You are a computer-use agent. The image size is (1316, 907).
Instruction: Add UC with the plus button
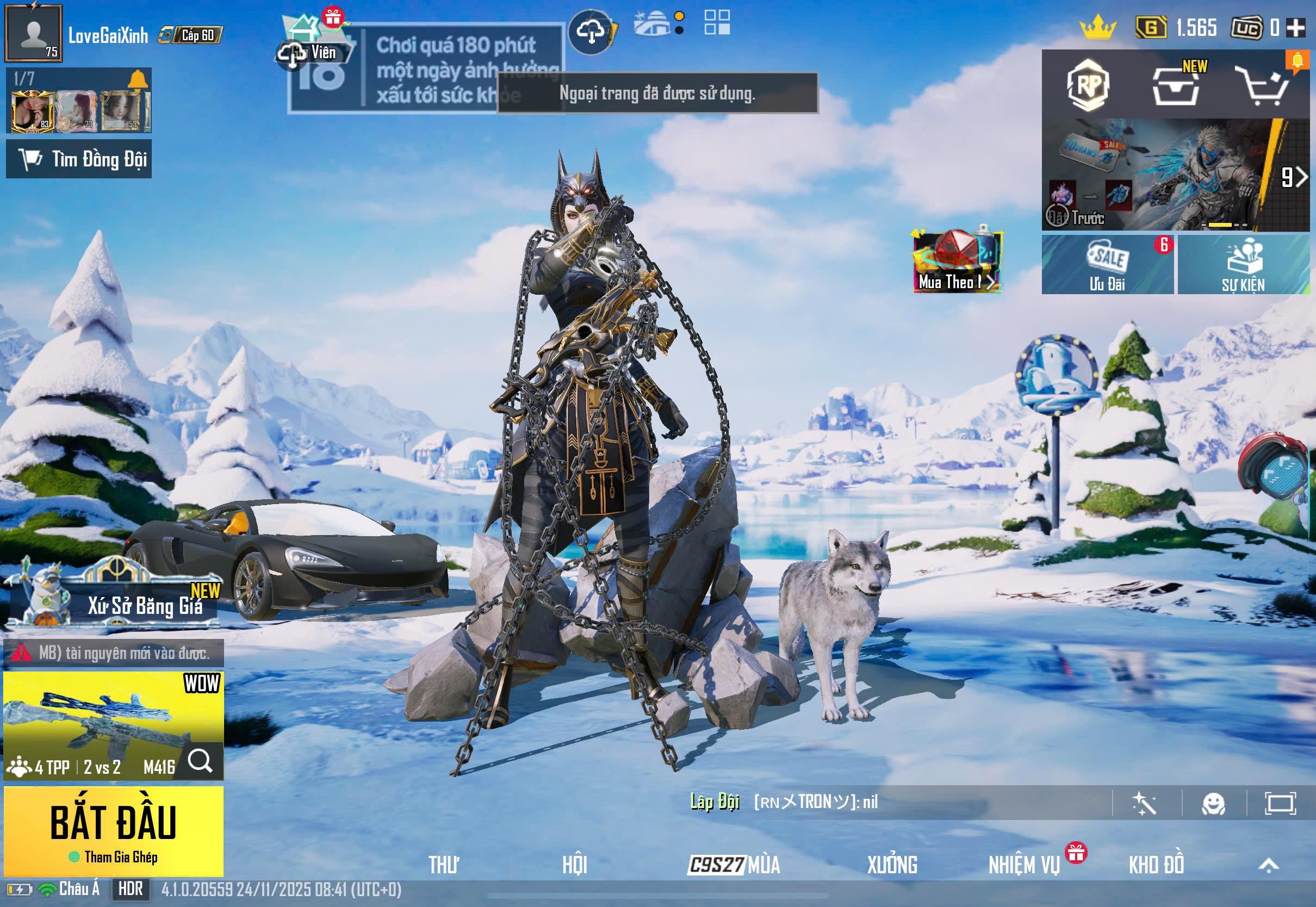coord(1295,27)
